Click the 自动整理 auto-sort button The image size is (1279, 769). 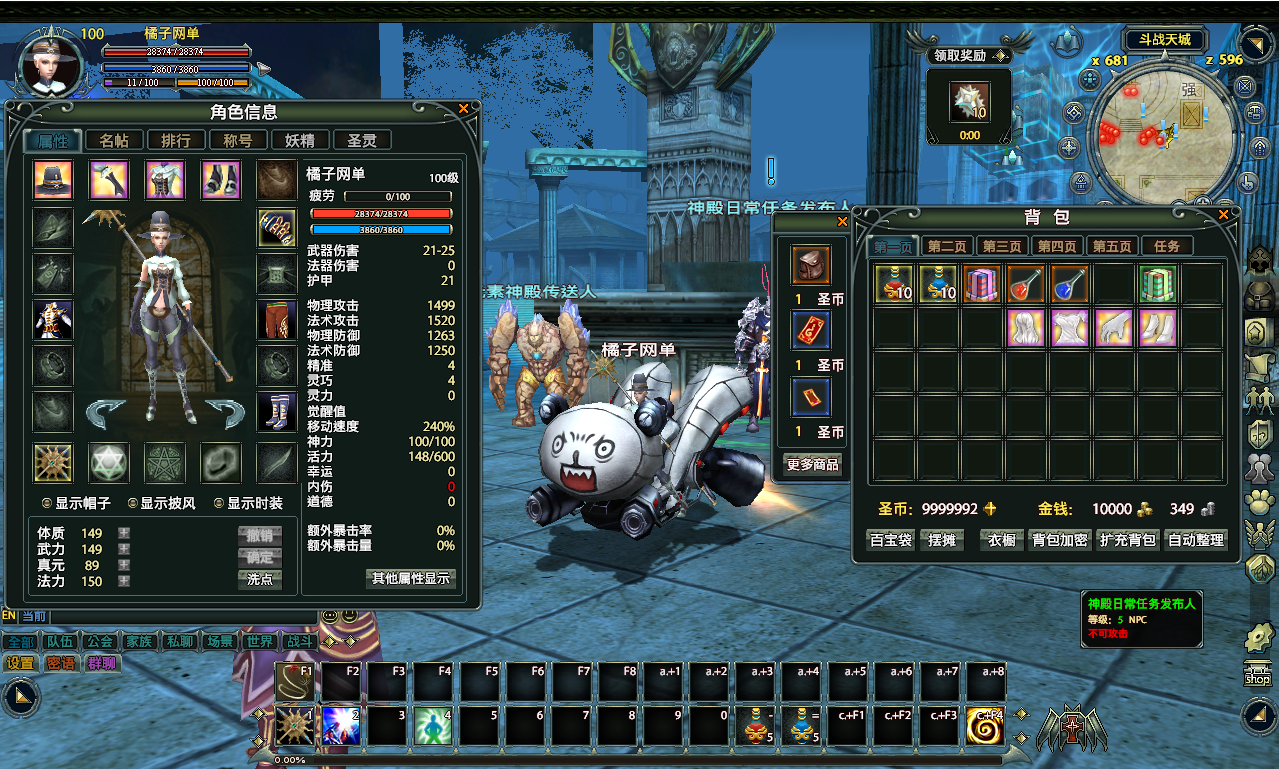pyautogui.click(x=1196, y=540)
